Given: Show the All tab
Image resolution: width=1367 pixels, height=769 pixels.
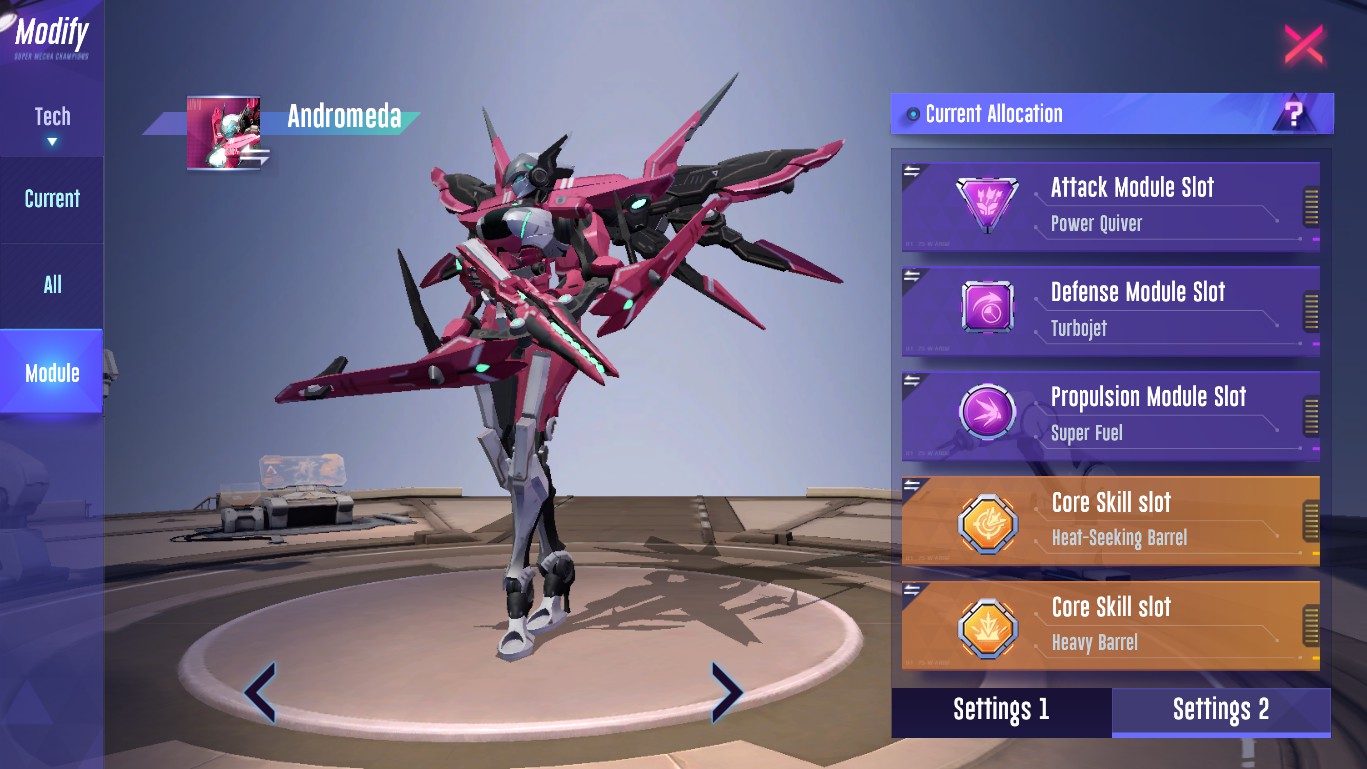Looking at the screenshot, I should 52,285.
